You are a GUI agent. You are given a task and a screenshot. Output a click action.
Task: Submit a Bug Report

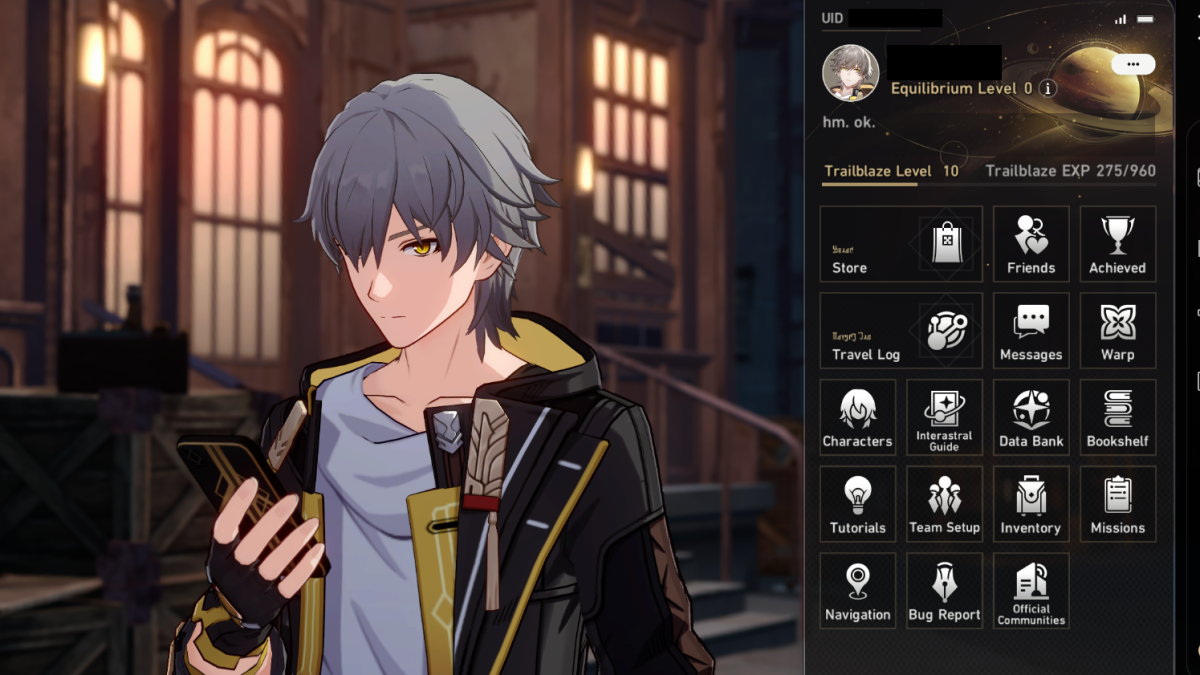pyautogui.click(x=944, y=591)
